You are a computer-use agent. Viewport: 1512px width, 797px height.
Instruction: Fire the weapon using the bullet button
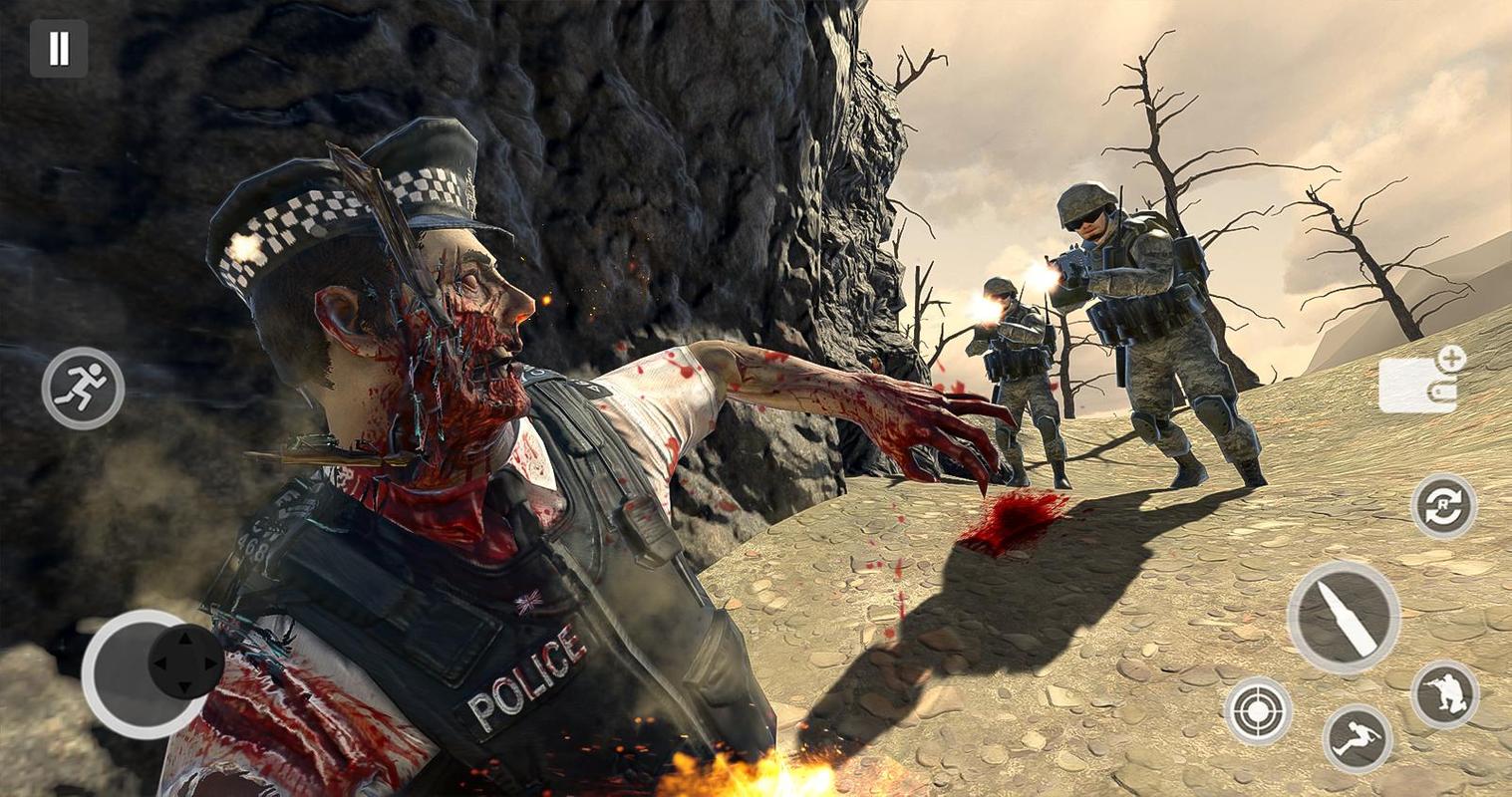point(1343,618)
